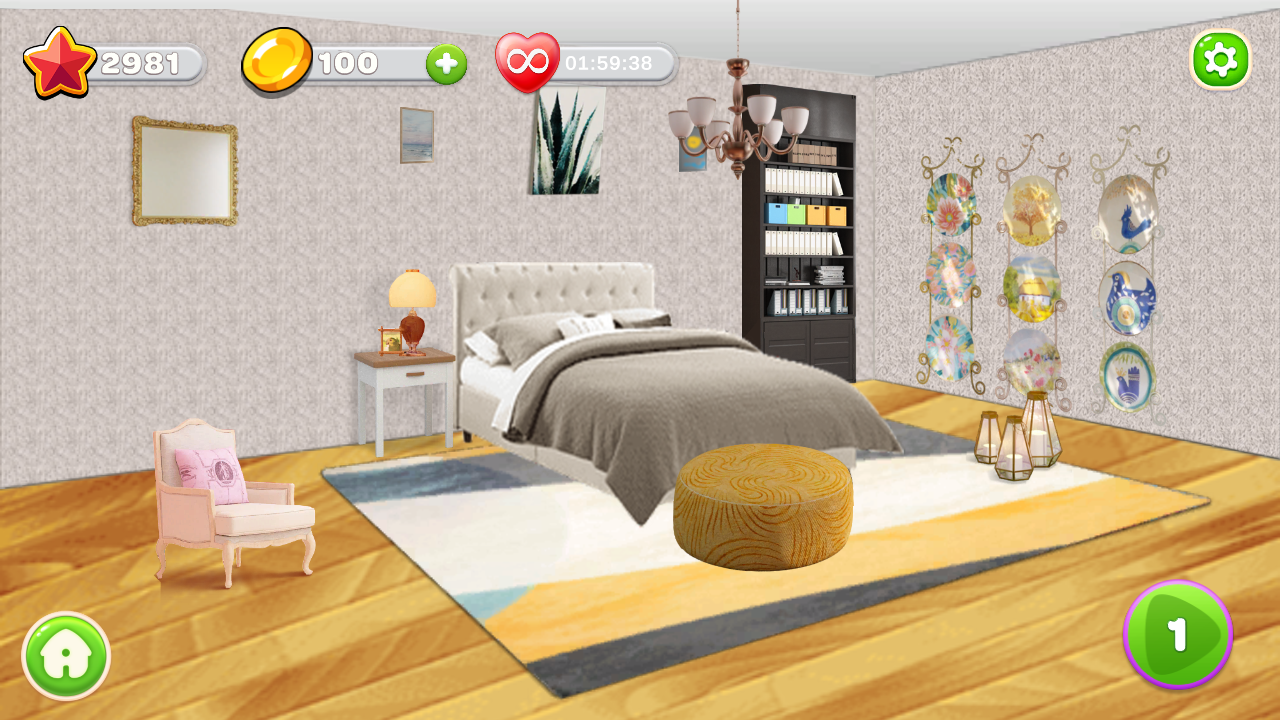
Task: Open level 1 with the green button
Action: (x=1178, y=633)
